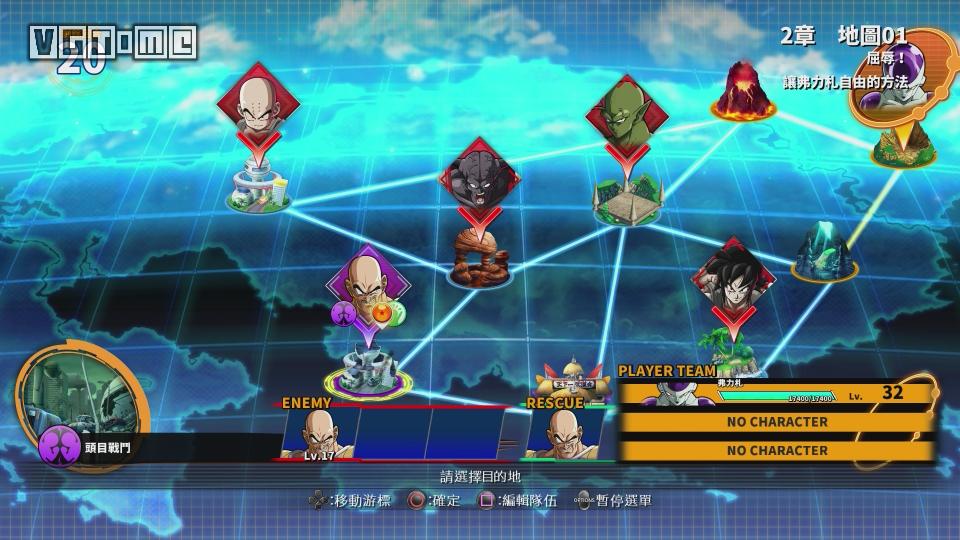The image size is (960, 540).
Task: Select the crystal cave map node
Action: [x=825, y=254]
